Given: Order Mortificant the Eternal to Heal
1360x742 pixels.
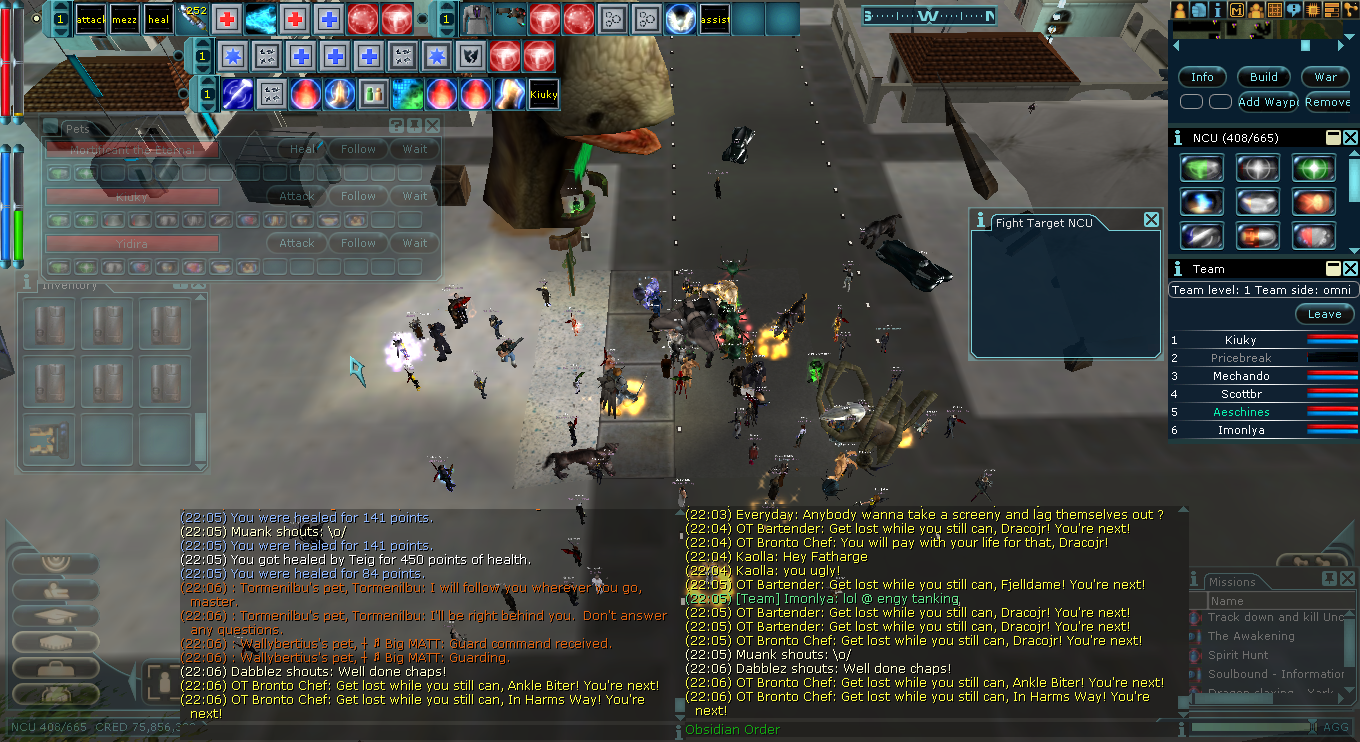Looking at the screenshot, I should coord(302,150).
